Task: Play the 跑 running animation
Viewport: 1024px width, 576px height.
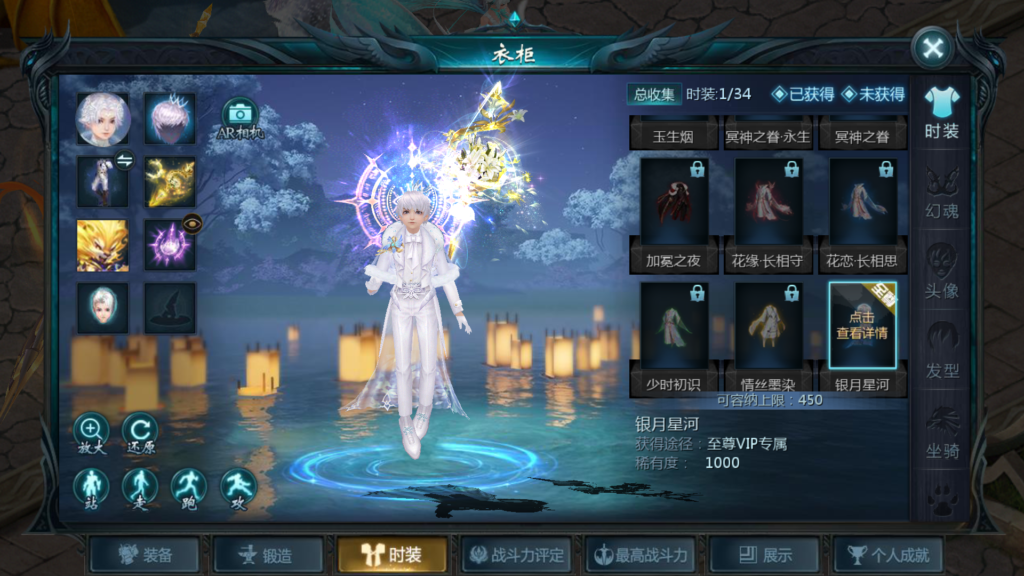Action: coord(189,487)
